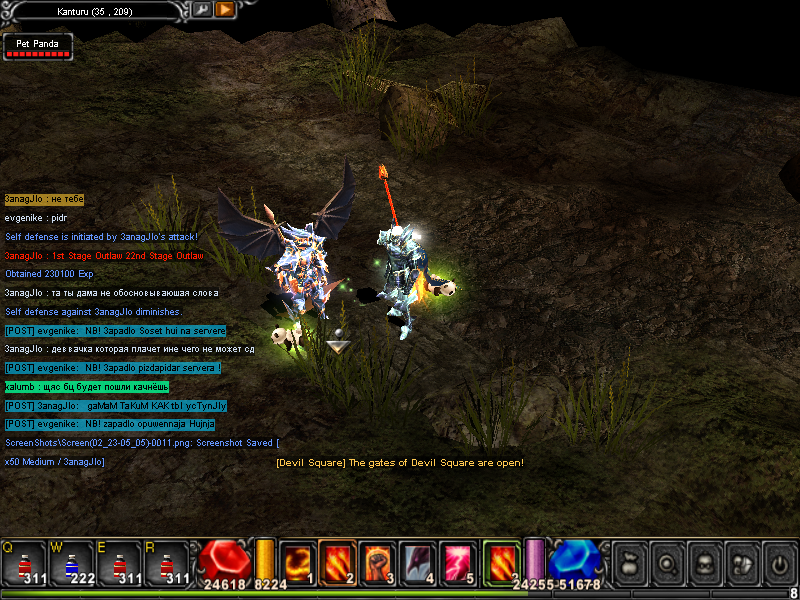Select the Pet Panda status panel
The image size is (800, 600).
(38, 47)
